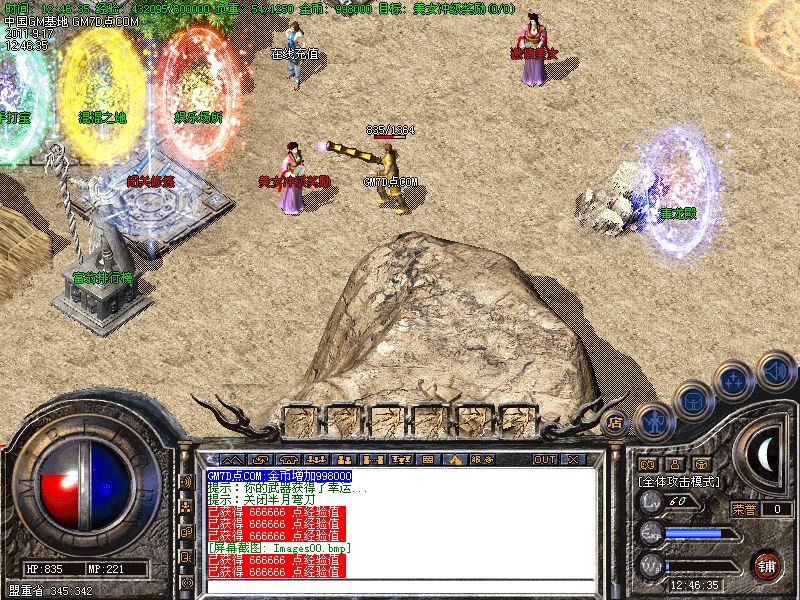Toggle sound with the speaker button
Image resolution: width=800 pixels, height=600 pixels.
click(775, 369)
